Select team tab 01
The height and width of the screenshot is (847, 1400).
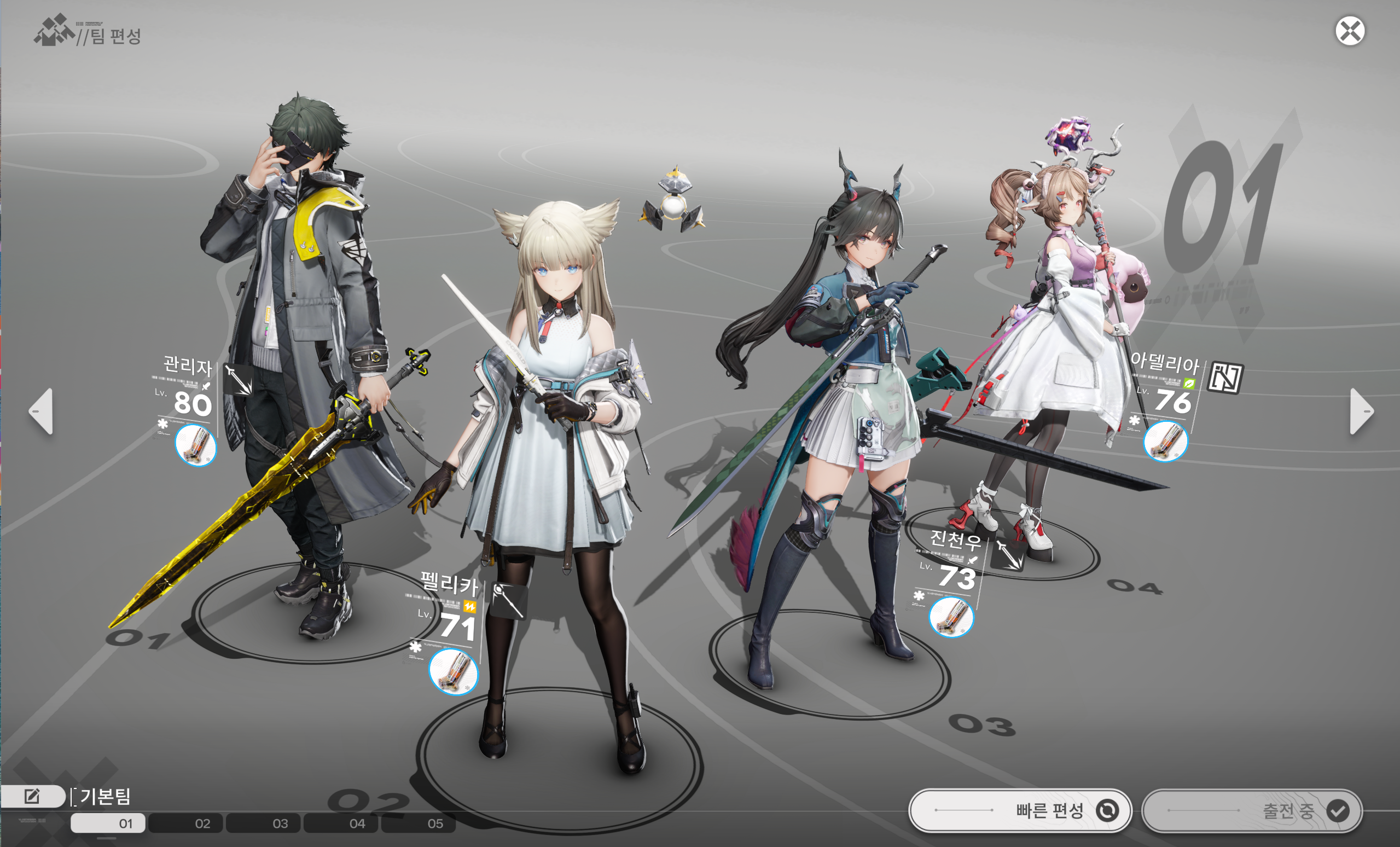pyautogui.click(x=108, y=823)
